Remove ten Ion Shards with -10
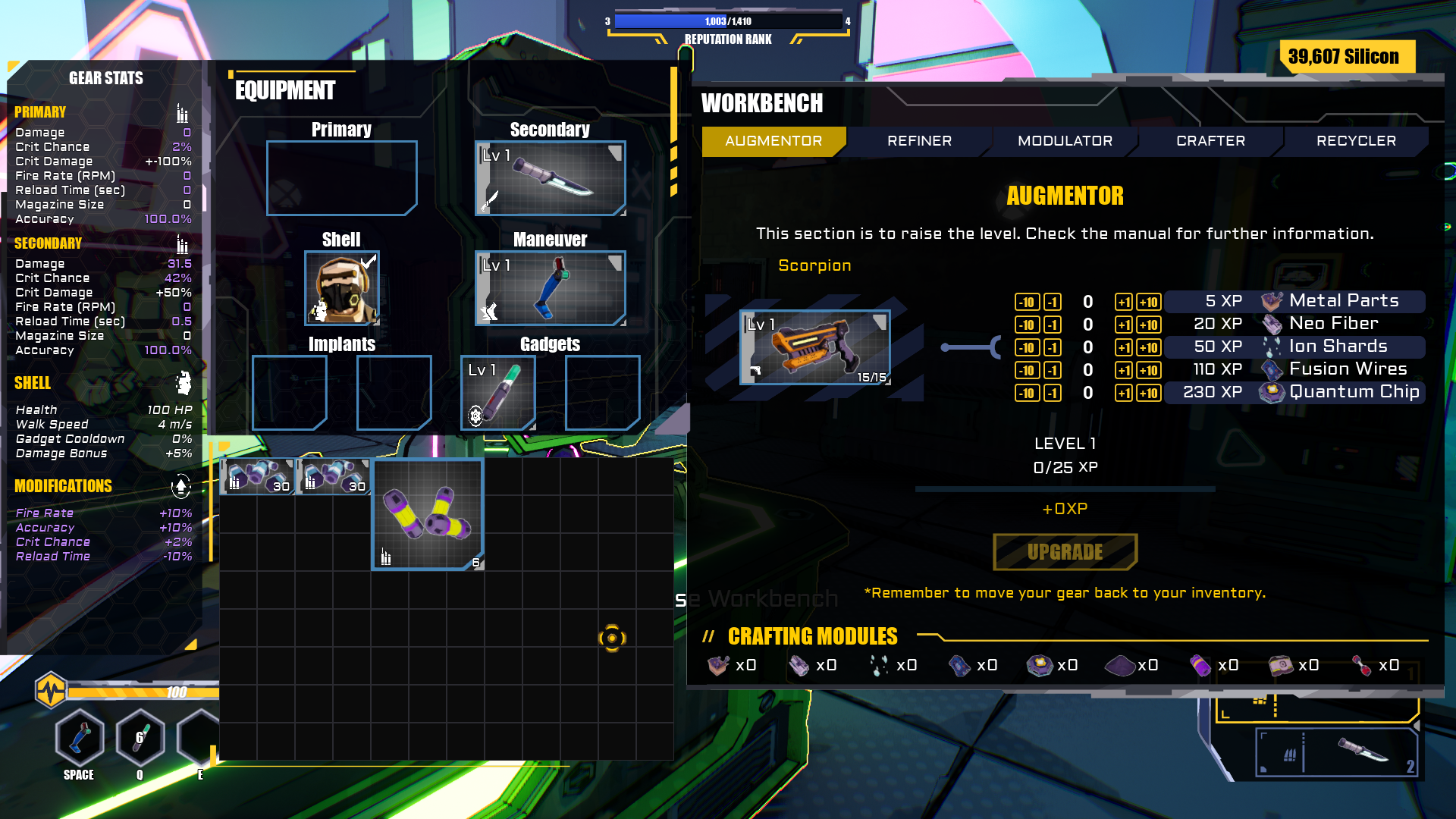This screenshot has height=819, width=1456. (x=1027, y=347)
